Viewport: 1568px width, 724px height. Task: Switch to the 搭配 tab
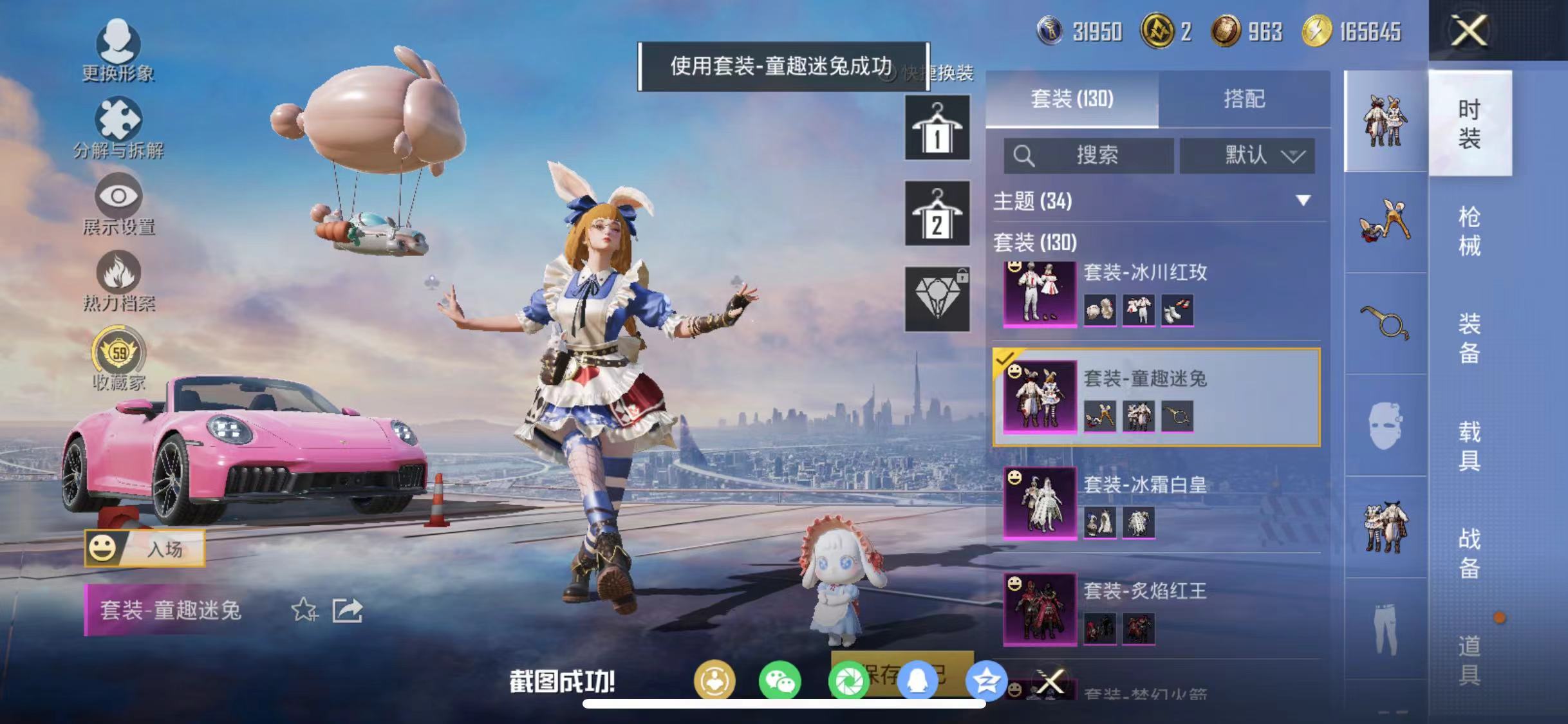click(1246, 98)
